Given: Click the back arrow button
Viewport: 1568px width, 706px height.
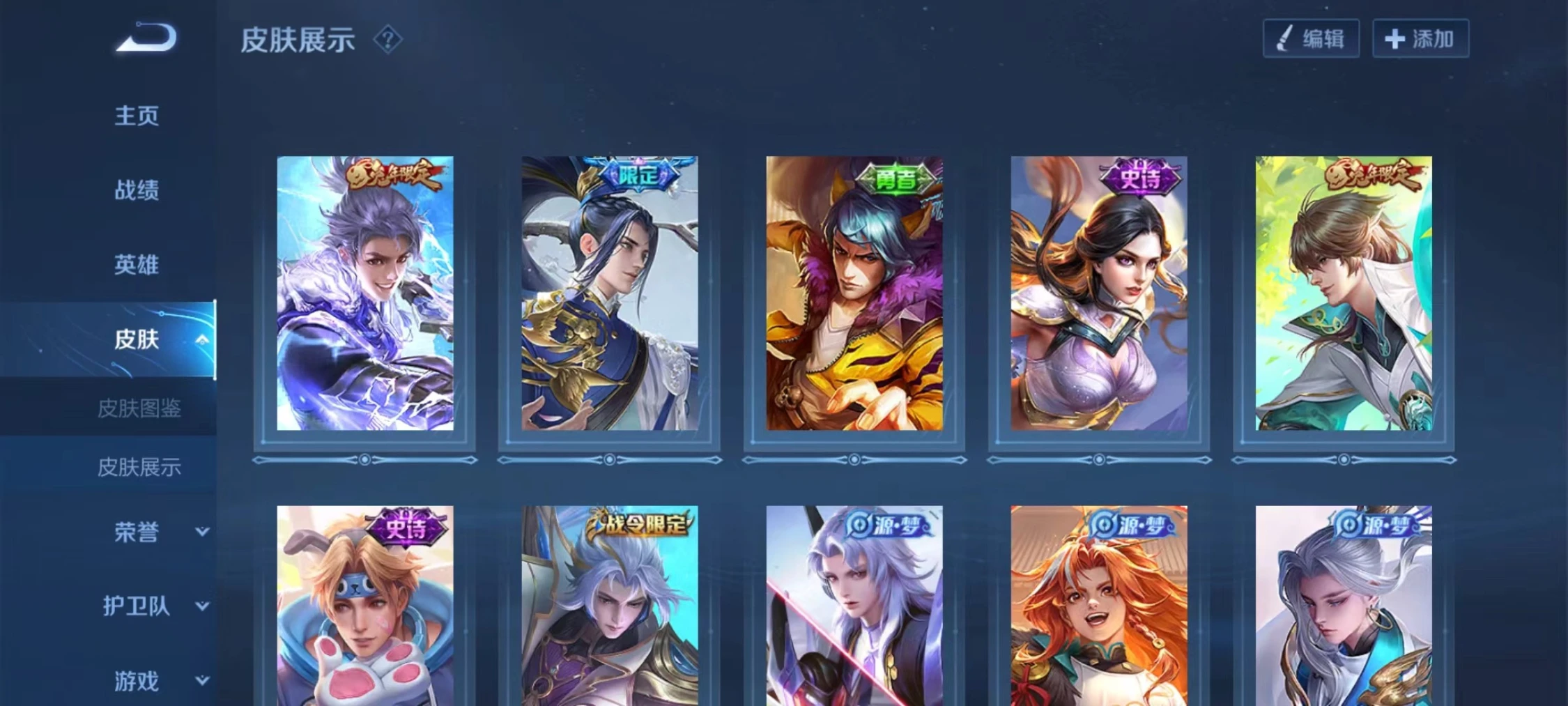Looking at the screenshot, I should coord(147,38).
